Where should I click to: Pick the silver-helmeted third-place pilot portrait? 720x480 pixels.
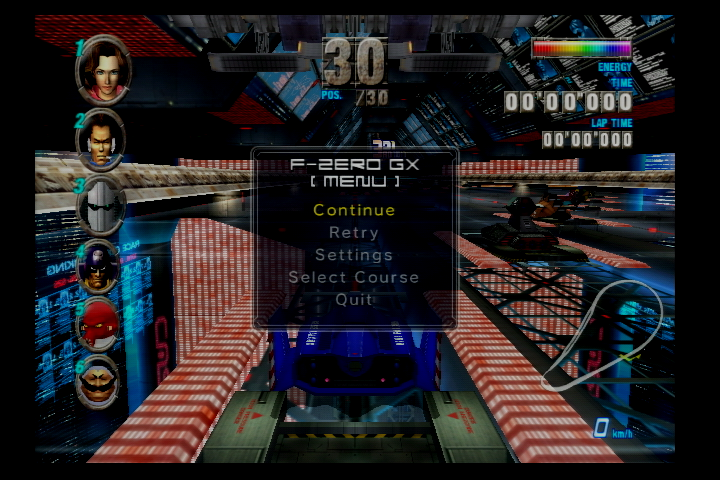pyautogui.click(x=101, y=206)
